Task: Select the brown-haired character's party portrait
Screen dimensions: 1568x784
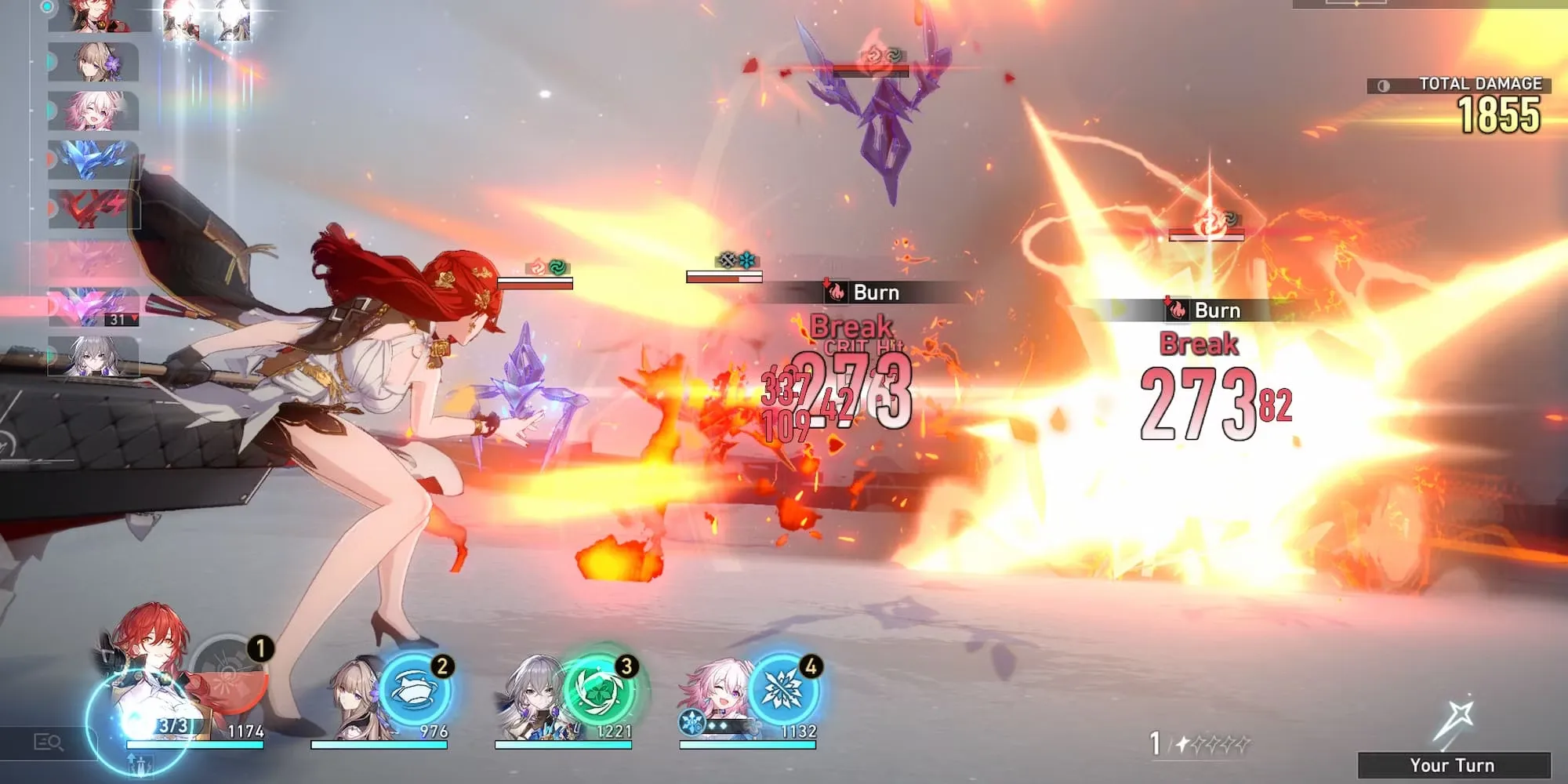Action: [354, 698]
